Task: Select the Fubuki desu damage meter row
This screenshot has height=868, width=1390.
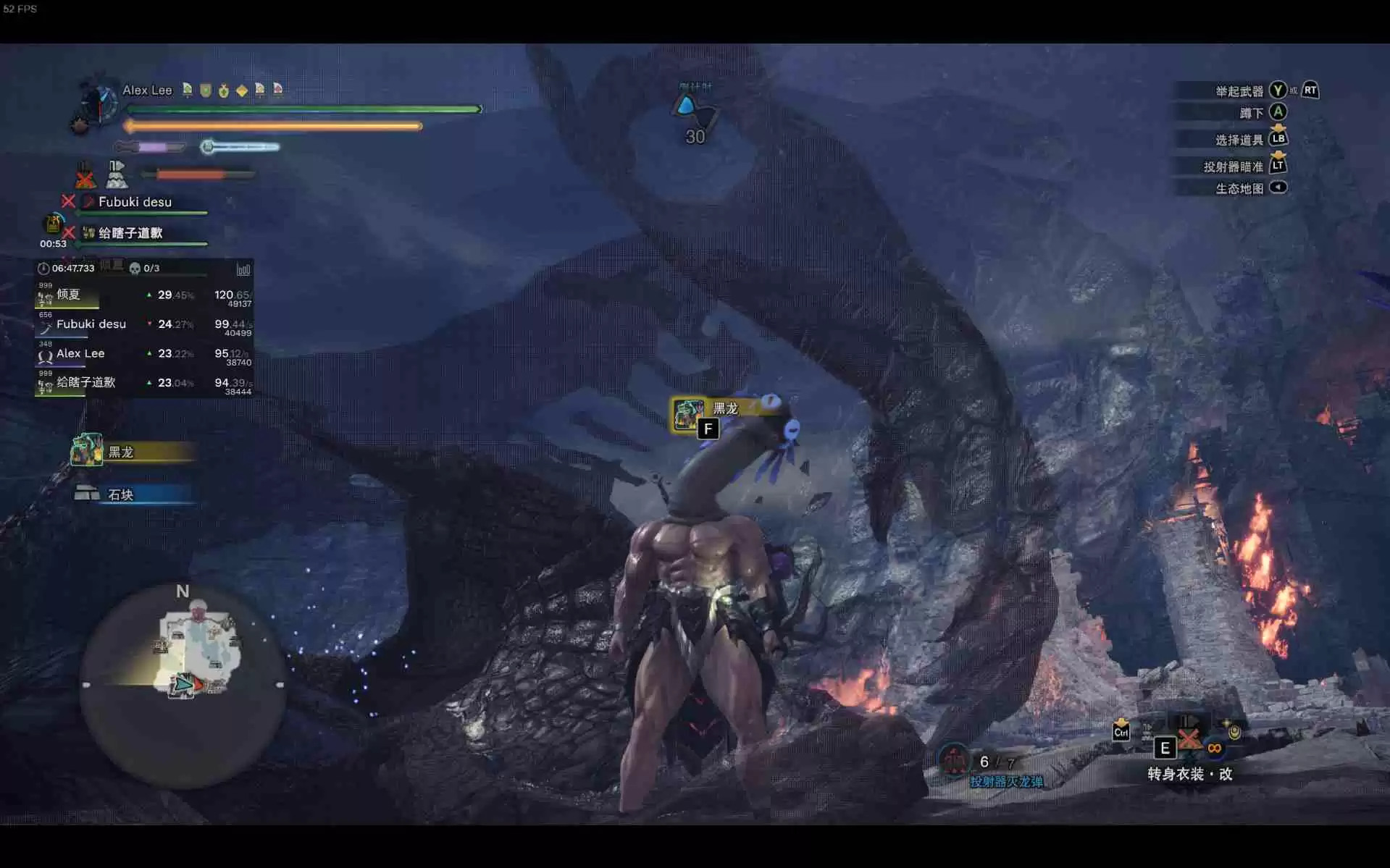Action: pos(143,325)
